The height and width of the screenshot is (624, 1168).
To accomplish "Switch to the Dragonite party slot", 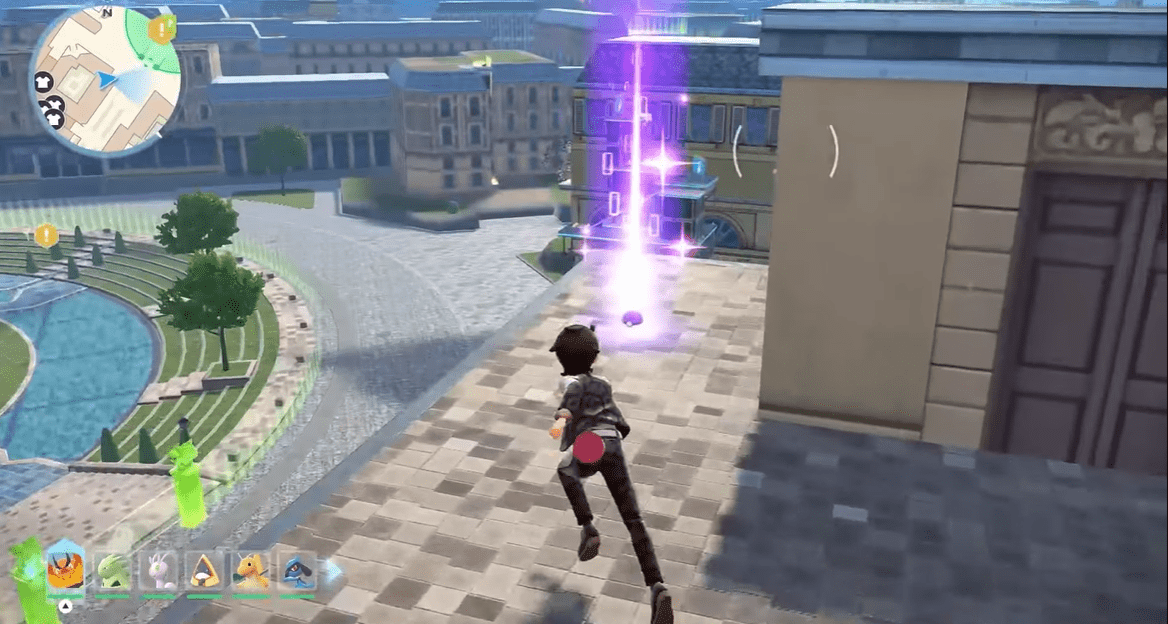I will point(251,571).
